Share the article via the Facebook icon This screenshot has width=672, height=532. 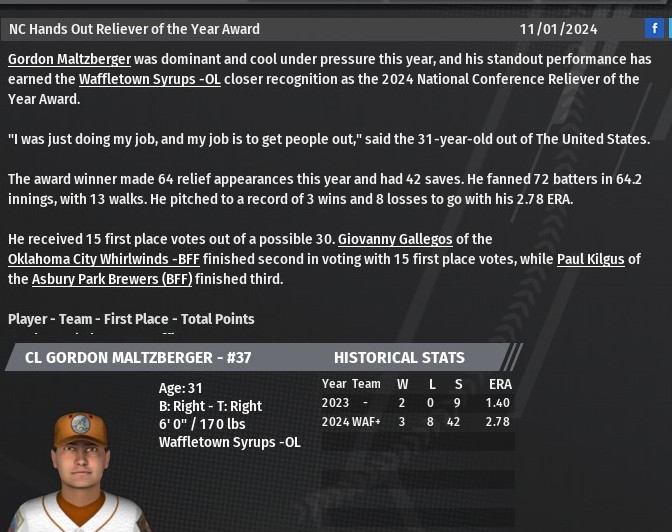(x=654, y=29)
